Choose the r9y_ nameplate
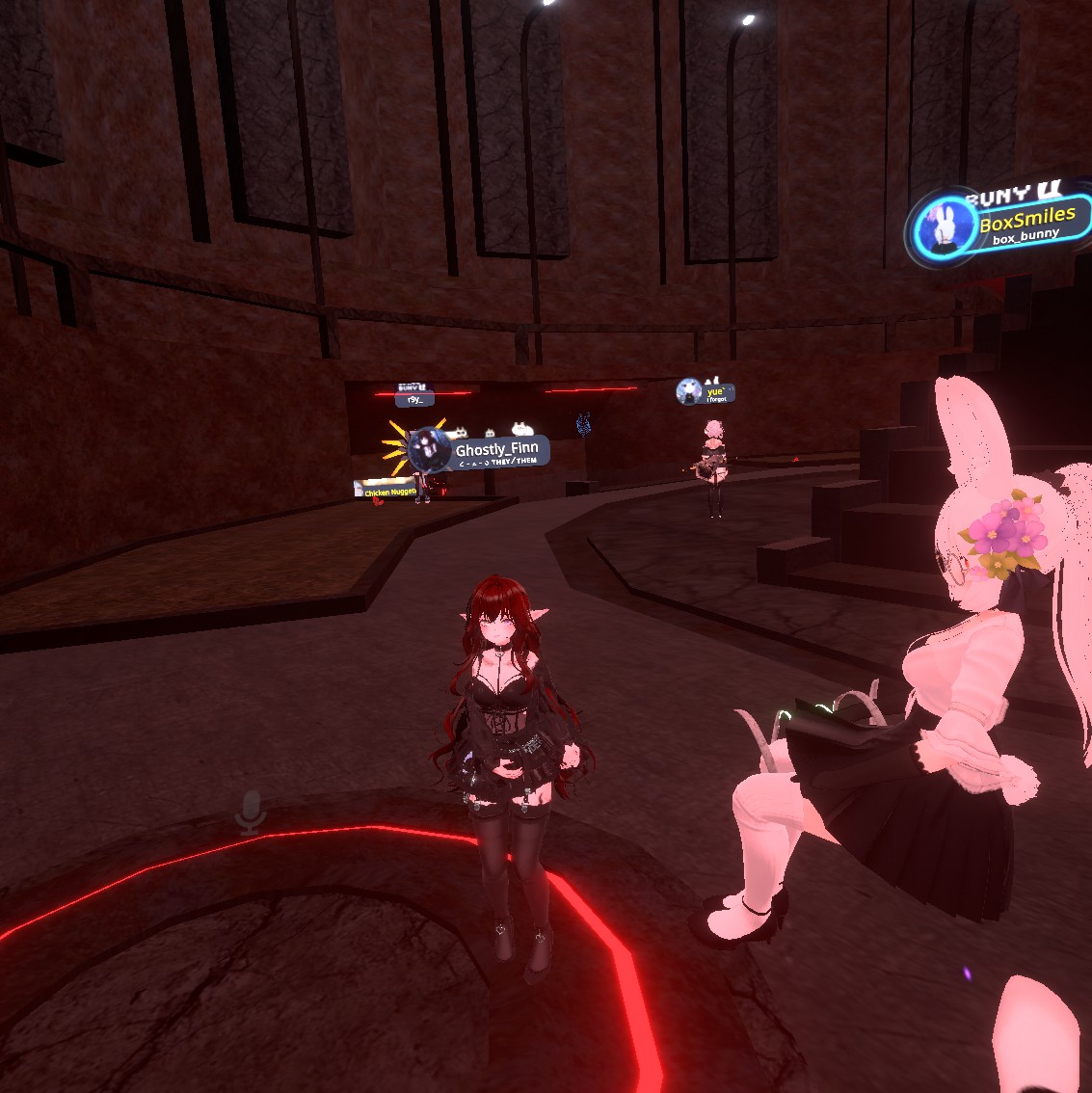This screenshot has width=1092, height=1093. point(415,399)
